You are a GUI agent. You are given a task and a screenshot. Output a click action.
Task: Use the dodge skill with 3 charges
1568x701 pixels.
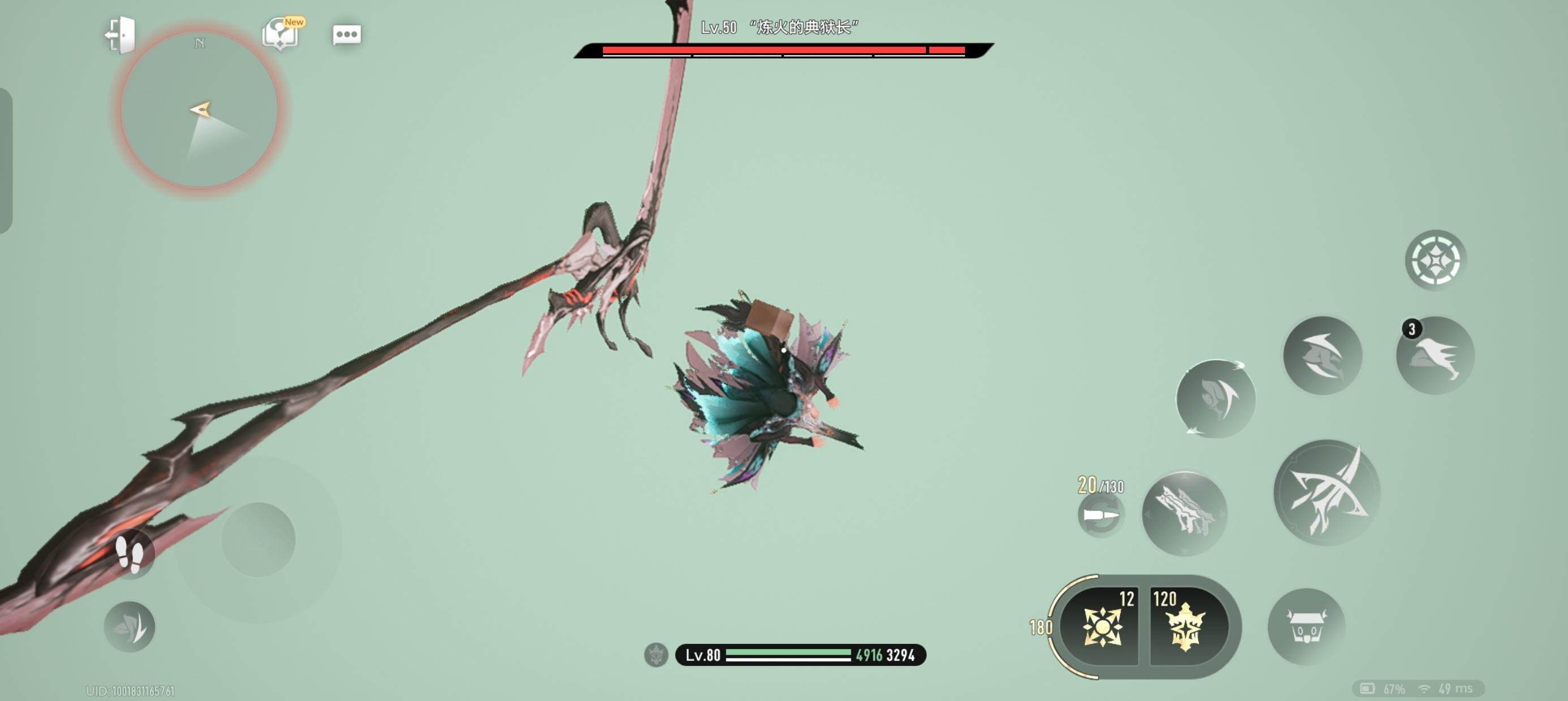coord(1435,356)
